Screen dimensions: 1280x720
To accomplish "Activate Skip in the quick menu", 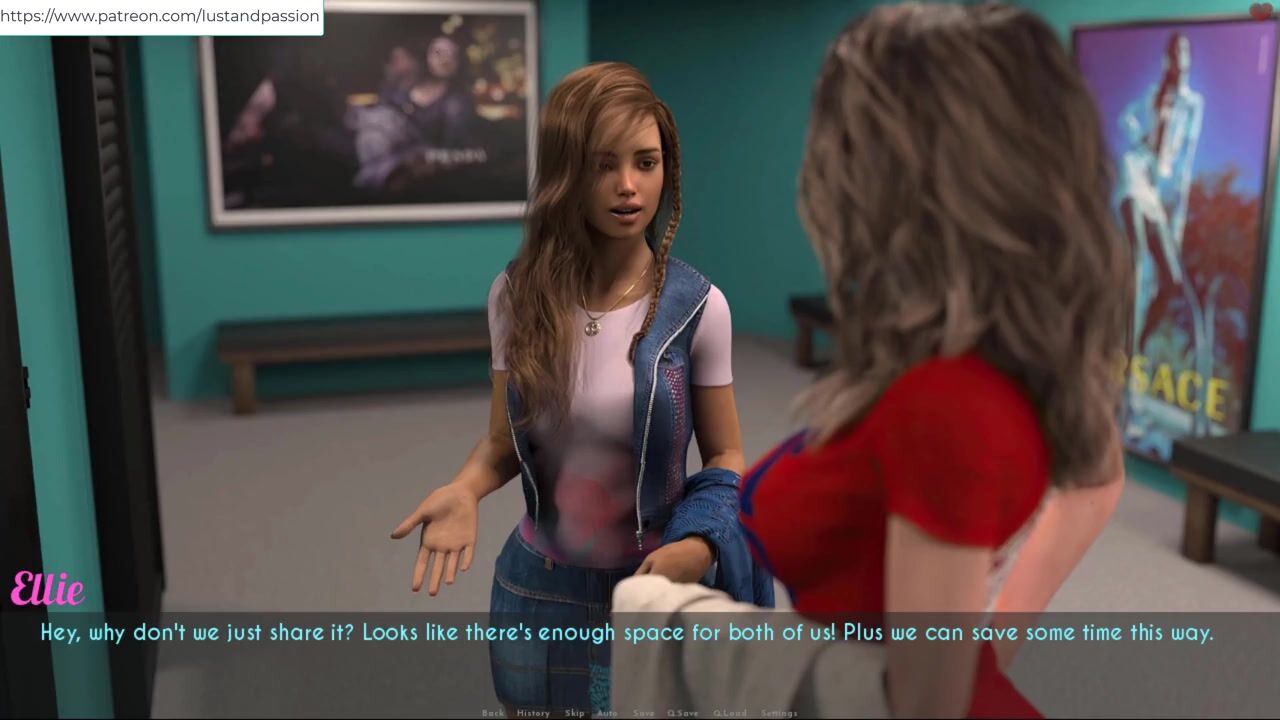I will pos(574,713).
